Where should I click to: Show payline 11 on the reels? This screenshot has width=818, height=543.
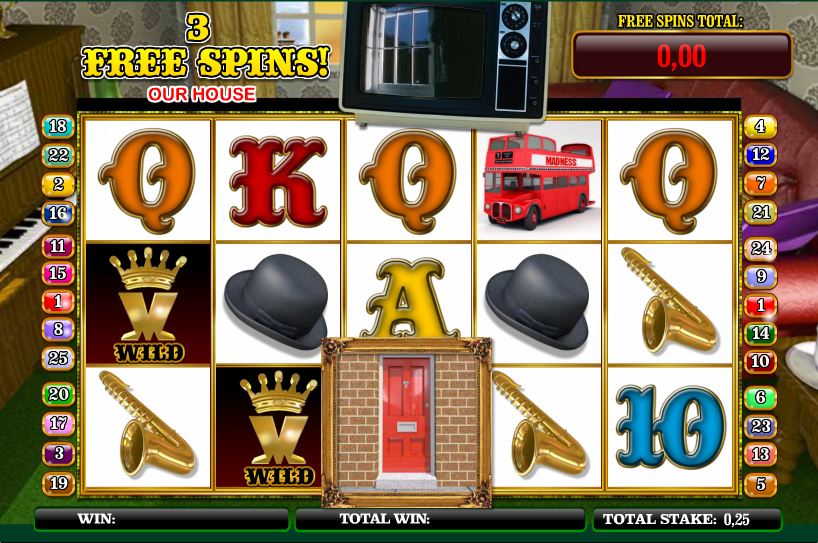click(x=58, y=246)
